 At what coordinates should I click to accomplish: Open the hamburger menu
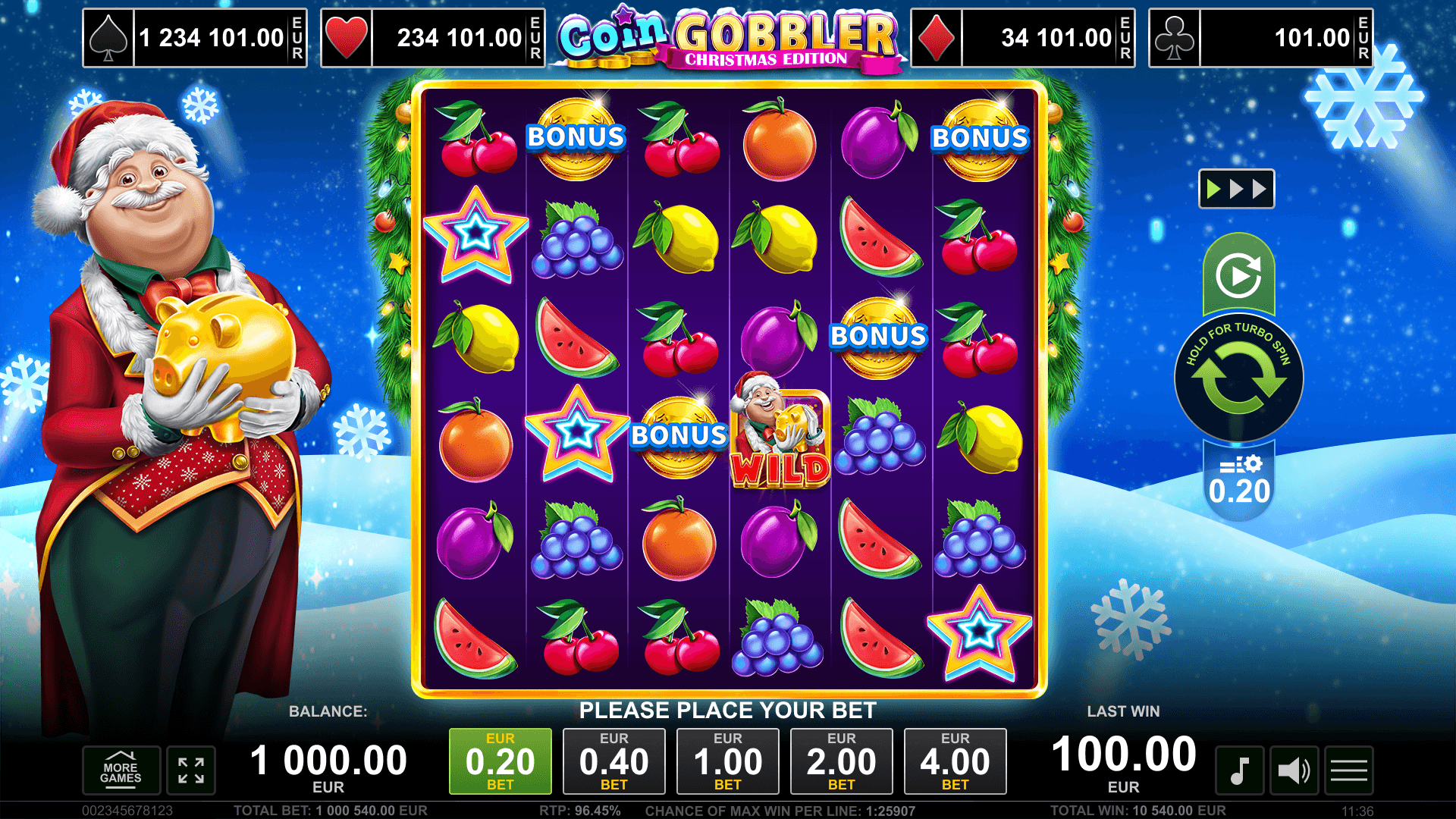[x=1348, y=770]
